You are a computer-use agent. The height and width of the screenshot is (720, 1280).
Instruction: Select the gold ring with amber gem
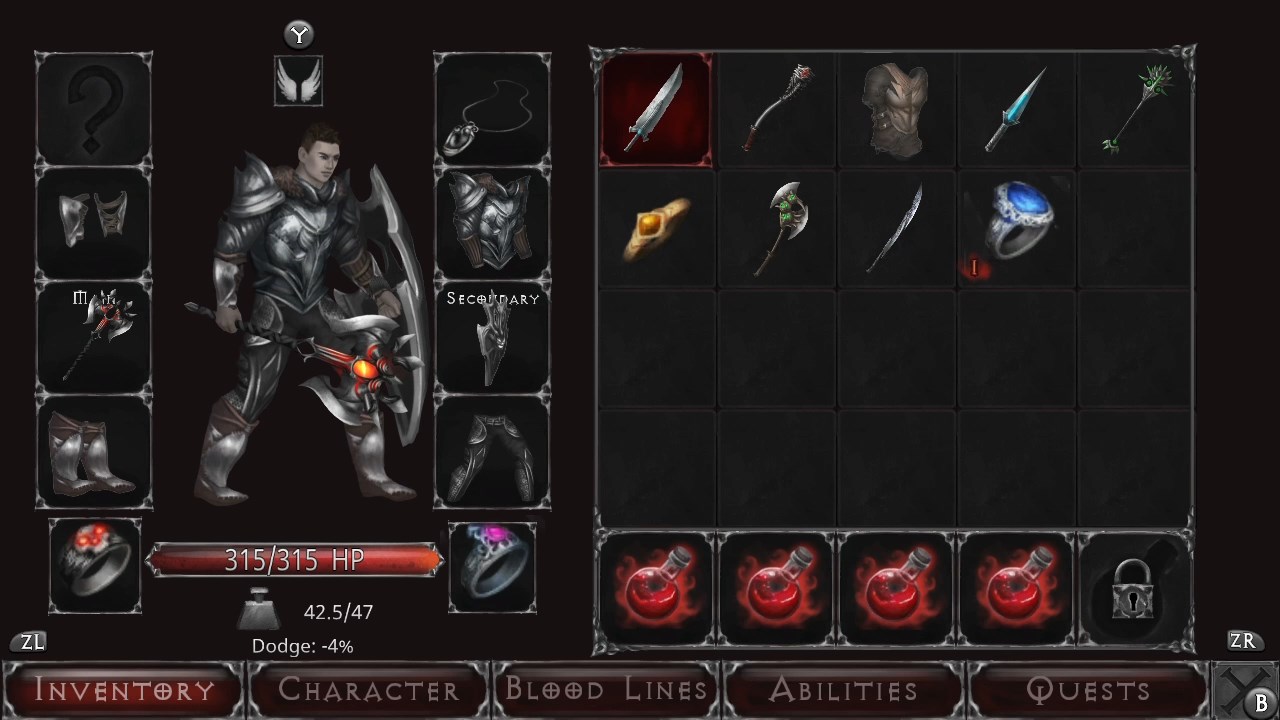click(655, 227)
